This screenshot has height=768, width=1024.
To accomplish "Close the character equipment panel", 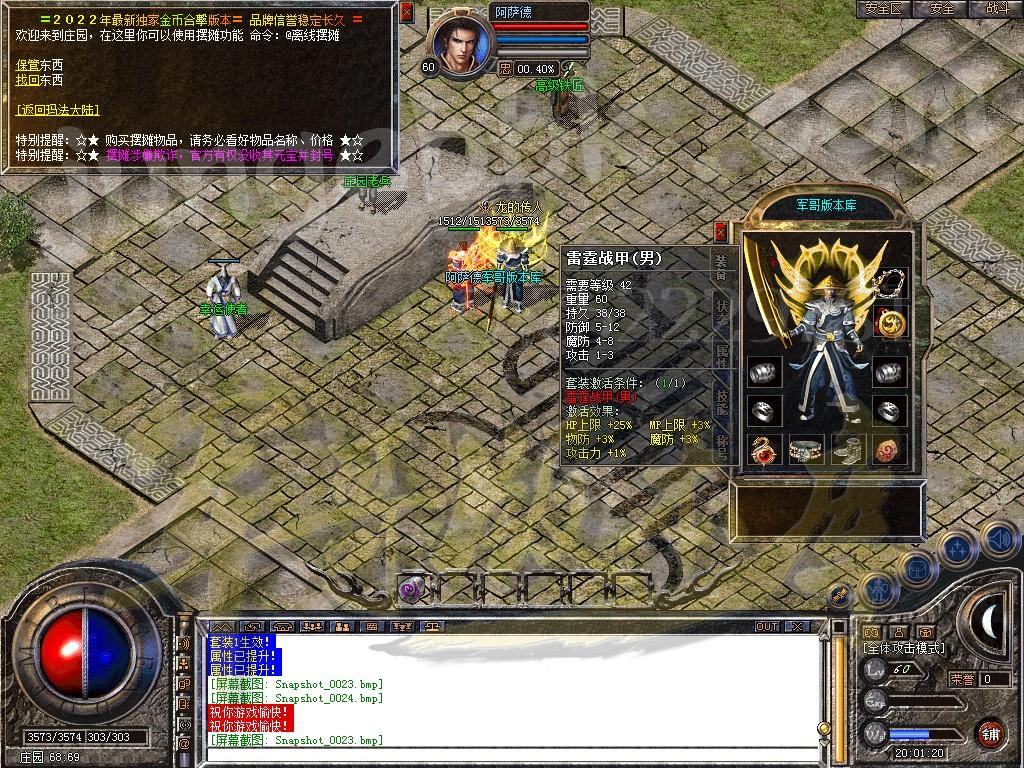I will click(x=721, y=231).
